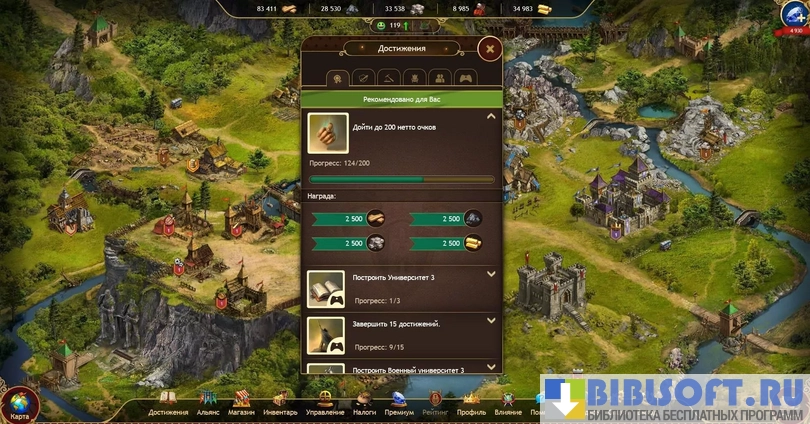
Task: Select the gamepad achievements tab
Action: coord(465,77)
